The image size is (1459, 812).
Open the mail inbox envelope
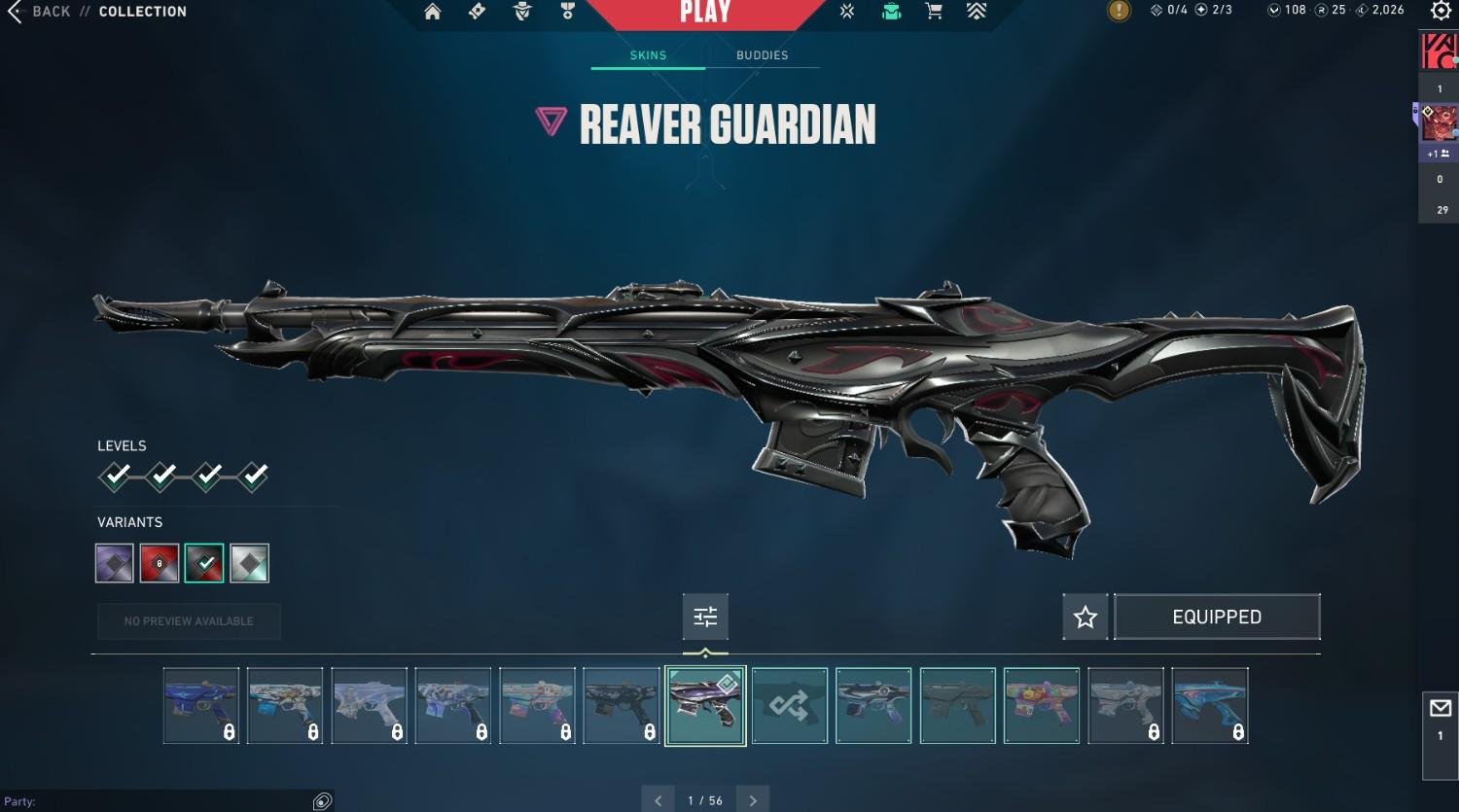(1441, 709)
